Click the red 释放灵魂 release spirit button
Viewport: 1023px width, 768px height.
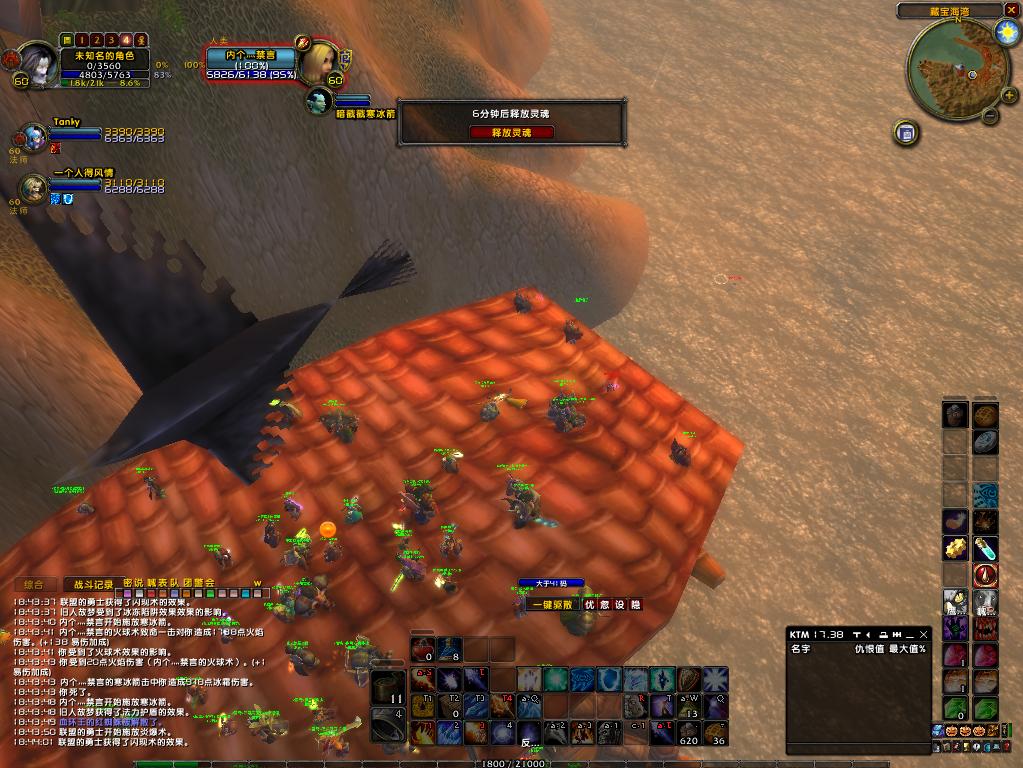click(511, 132)
